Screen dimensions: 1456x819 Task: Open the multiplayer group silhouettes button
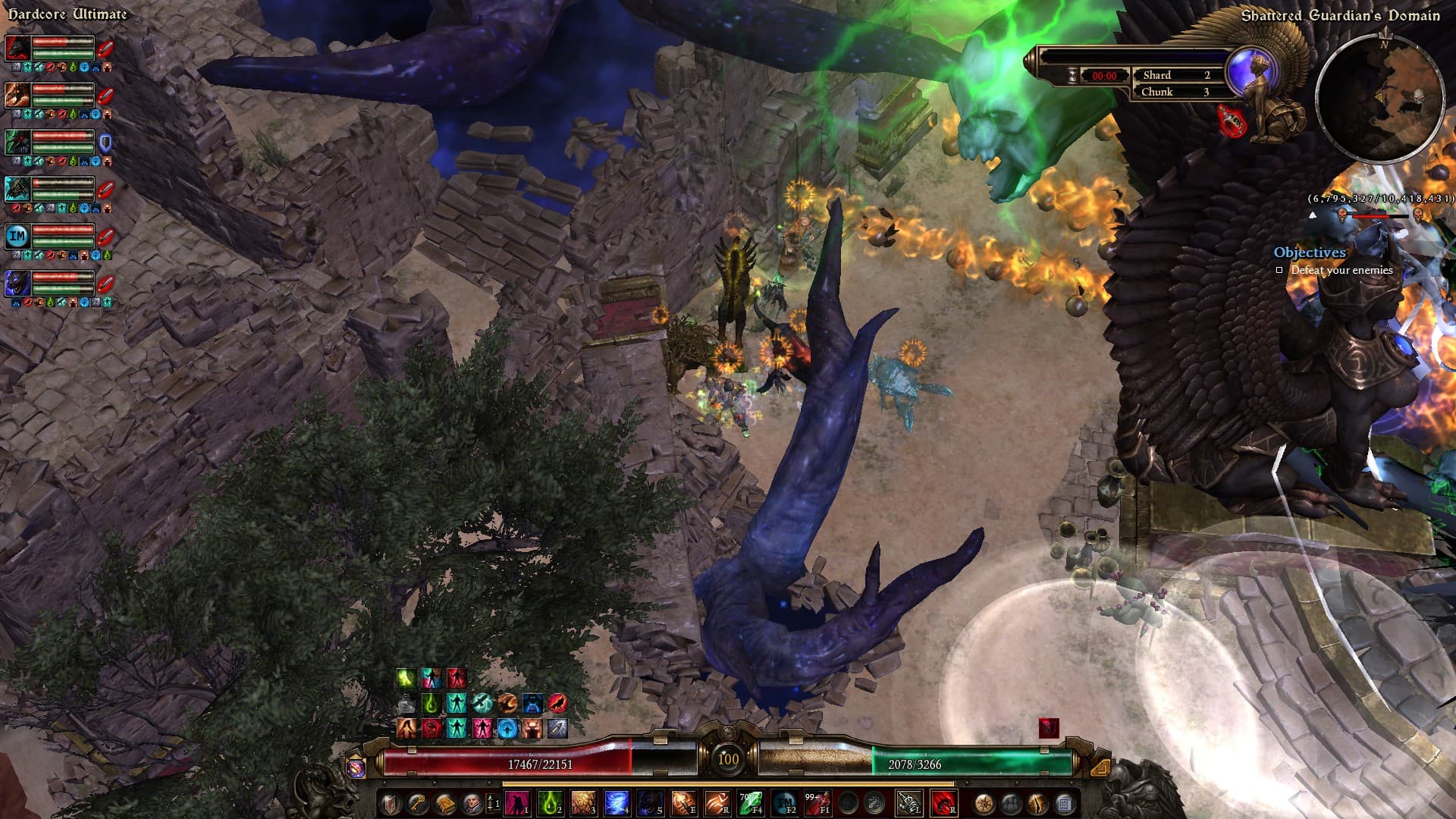tap(1011, 803)
